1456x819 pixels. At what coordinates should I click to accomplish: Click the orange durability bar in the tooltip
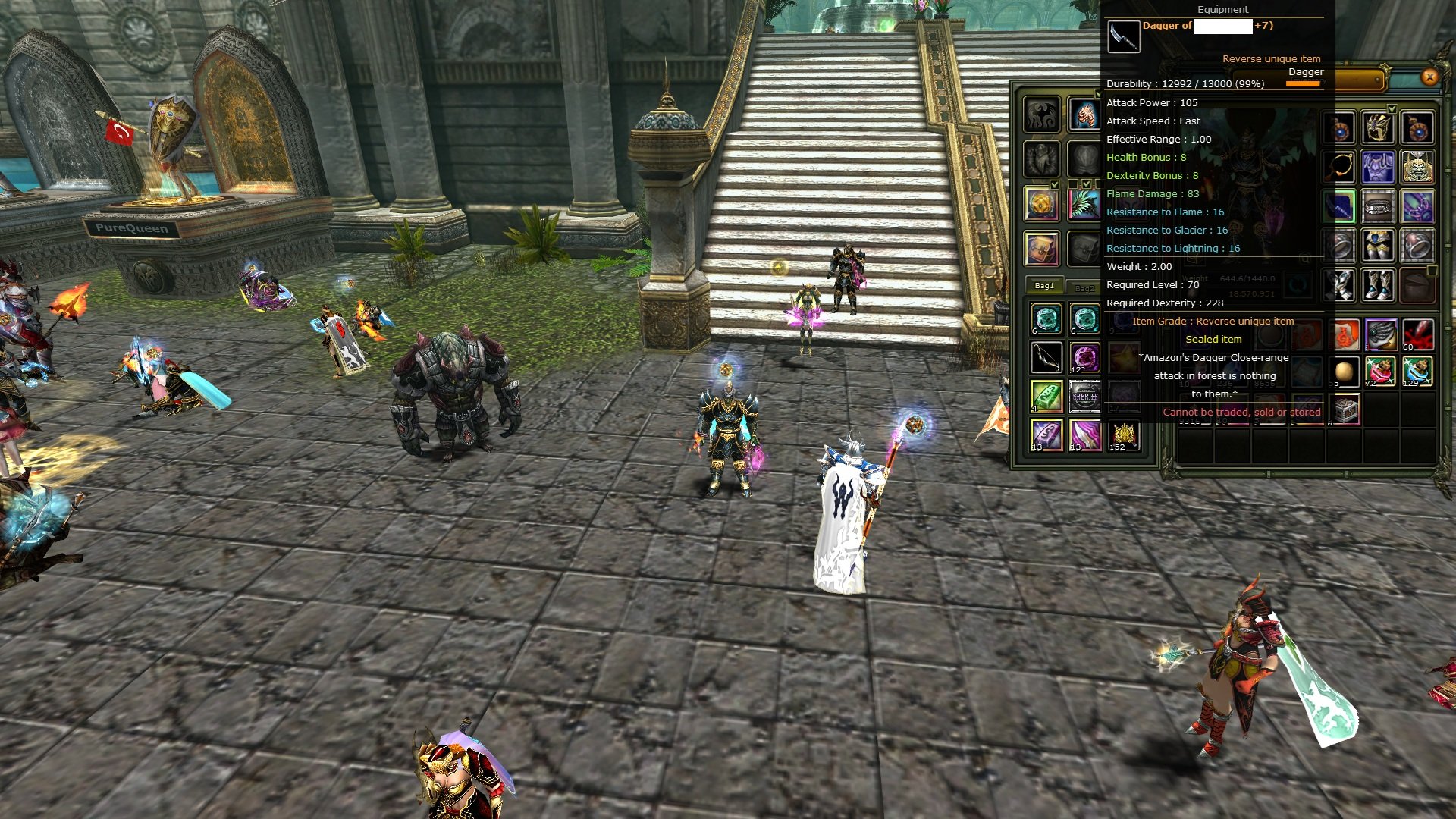1304,83
